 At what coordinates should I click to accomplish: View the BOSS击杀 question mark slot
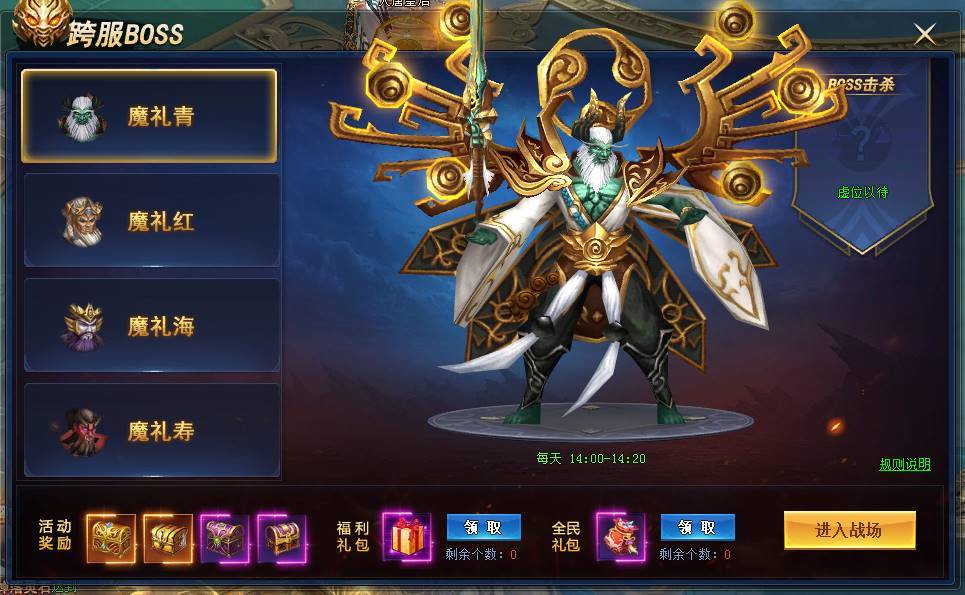(x=862, y=143)
